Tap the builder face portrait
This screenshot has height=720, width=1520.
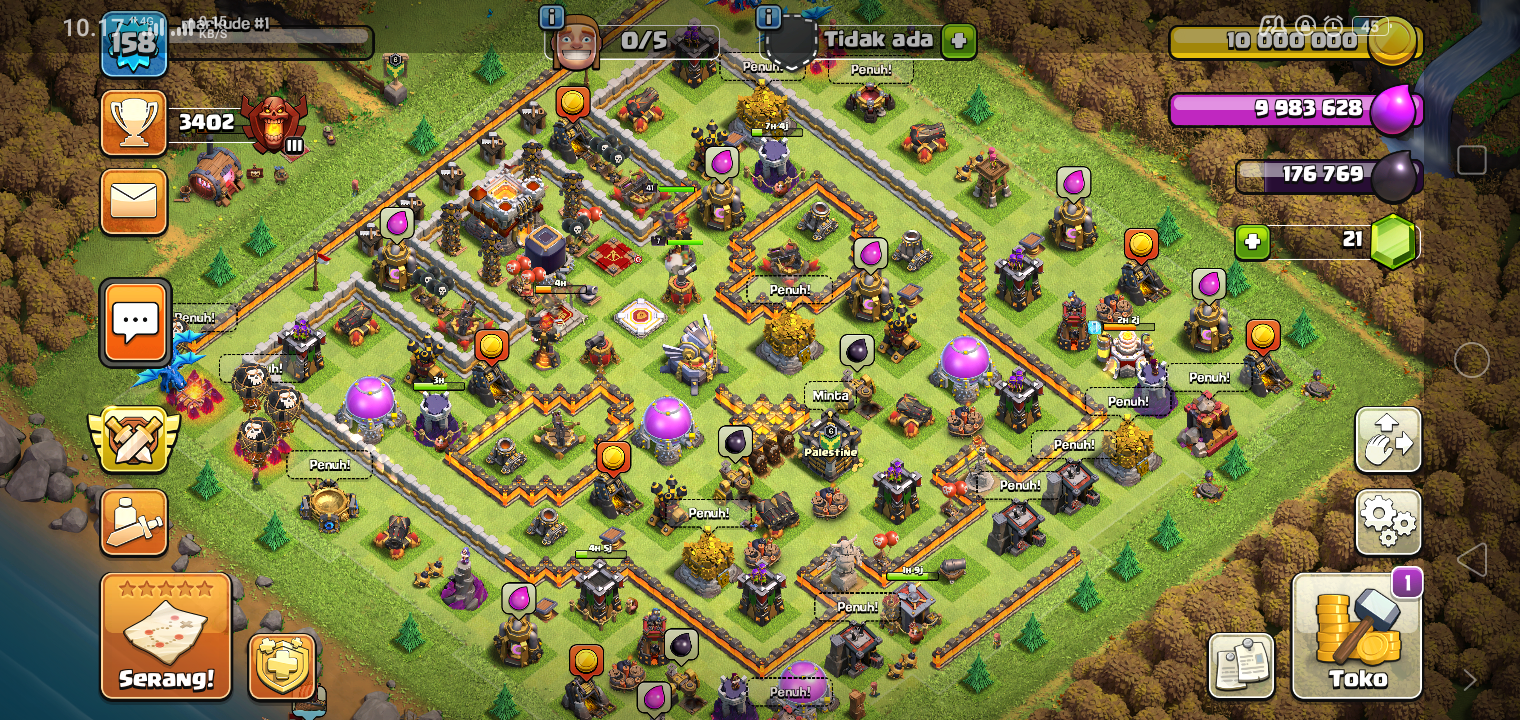point(577,44)
